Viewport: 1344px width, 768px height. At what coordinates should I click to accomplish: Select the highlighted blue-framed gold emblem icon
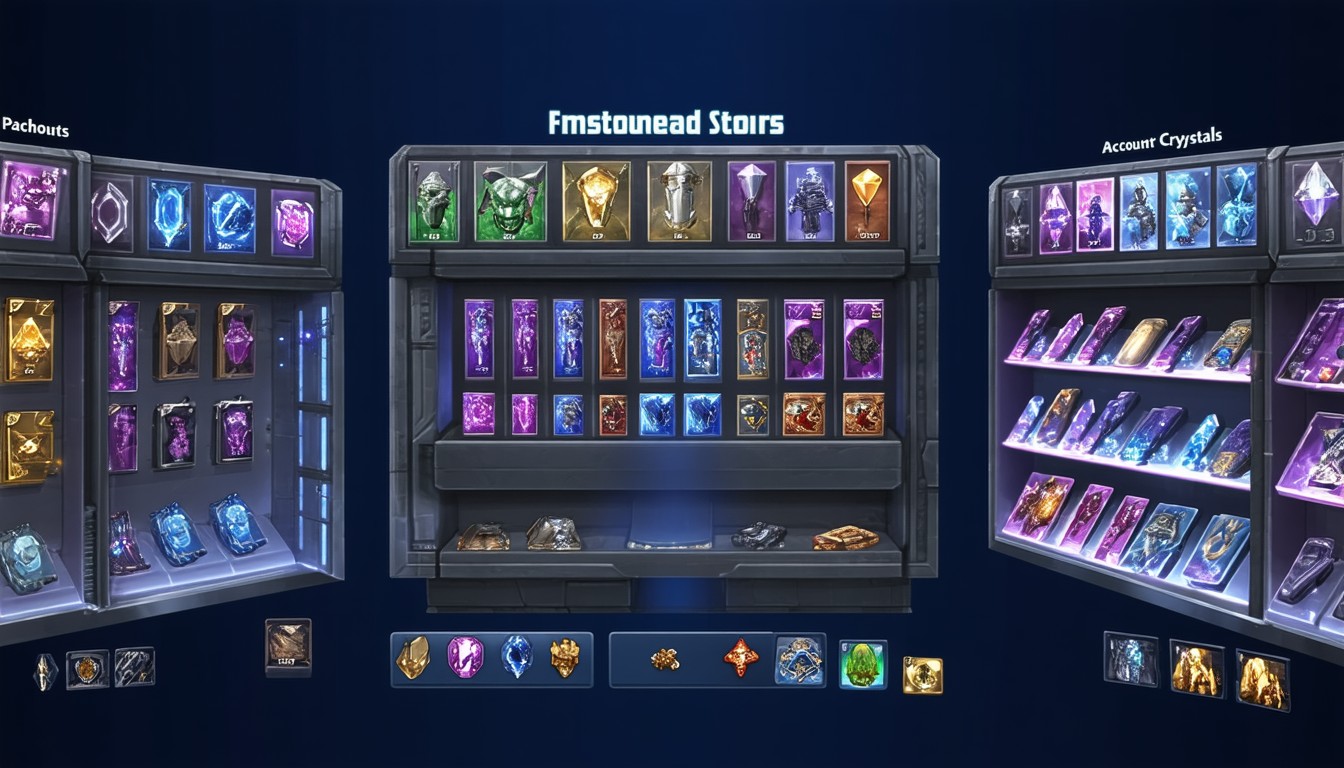pos(800,659)
